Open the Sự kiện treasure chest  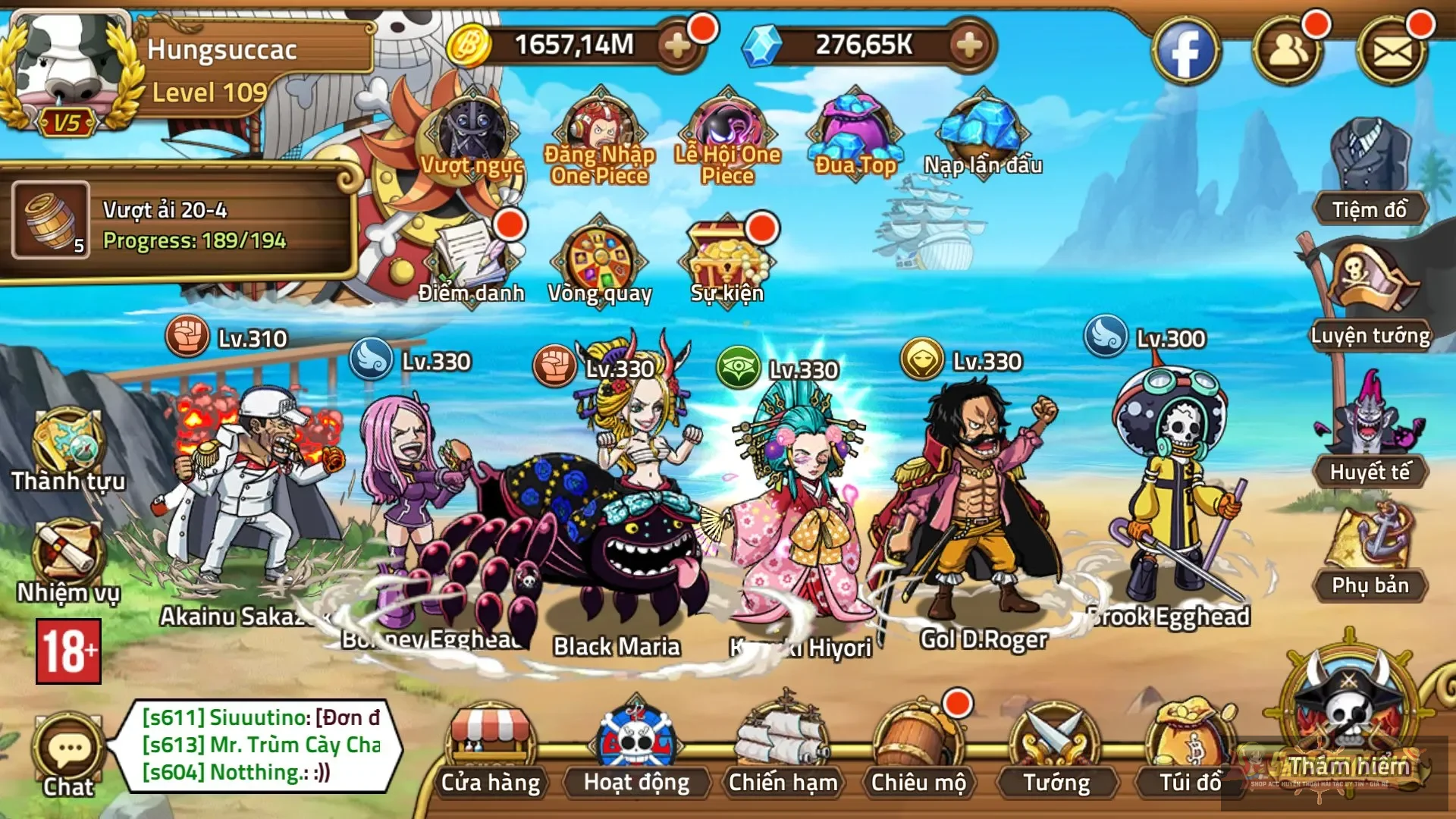(x=727, y=258)
